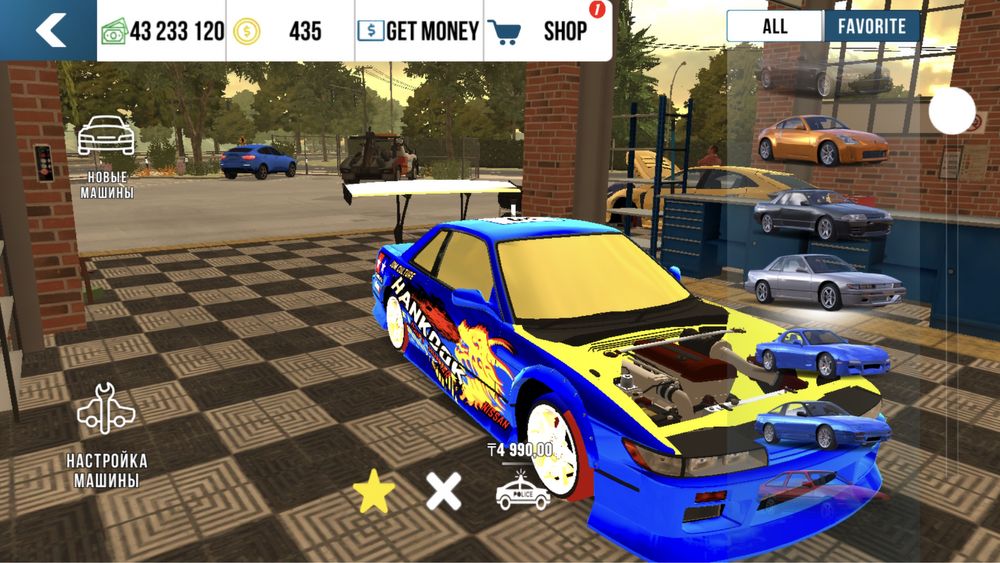Screen dimensions: 1000x563
Task: Mark this car as favorite with the star
Action: (x=374, y=490)
